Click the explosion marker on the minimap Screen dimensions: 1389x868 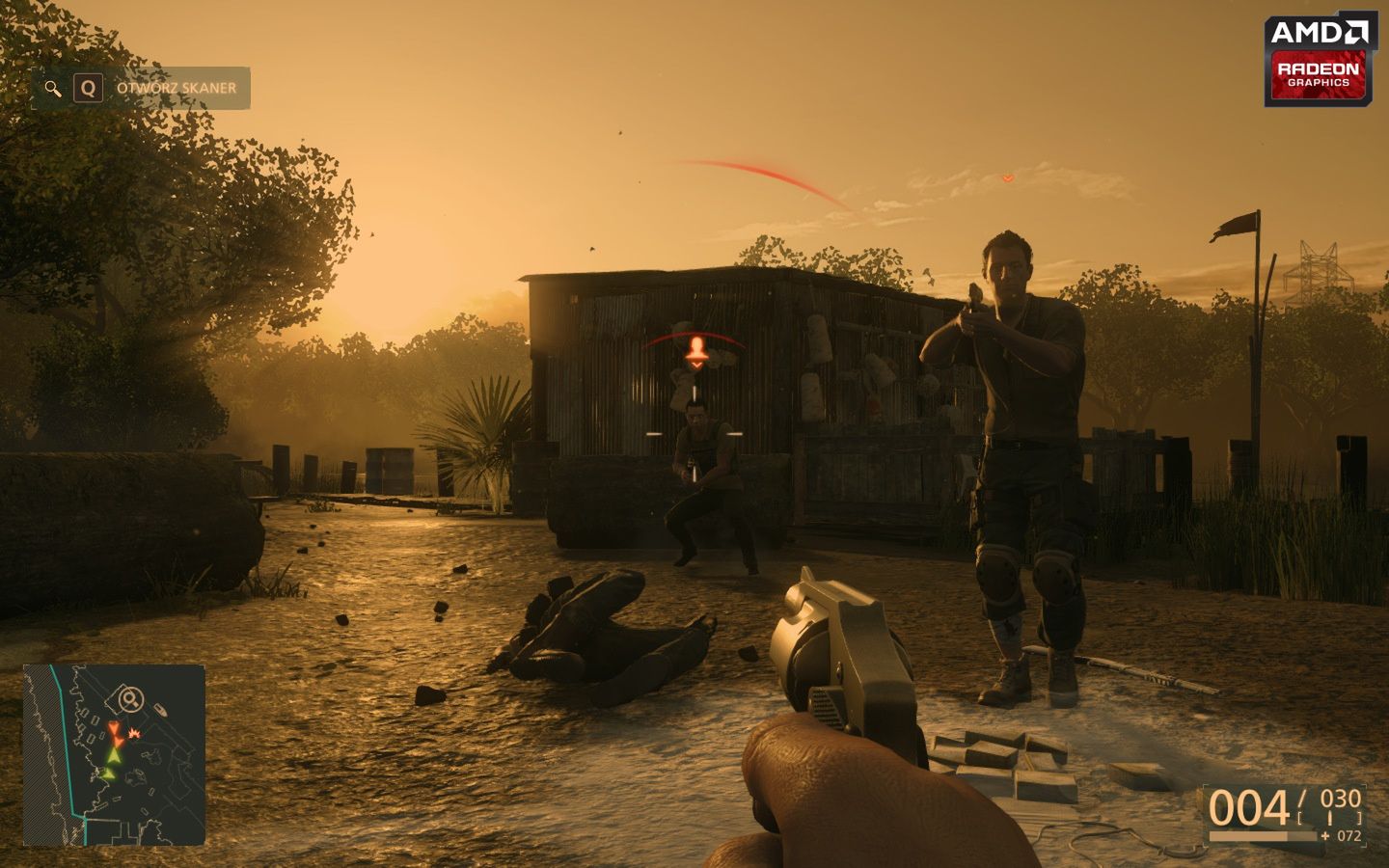134,732
